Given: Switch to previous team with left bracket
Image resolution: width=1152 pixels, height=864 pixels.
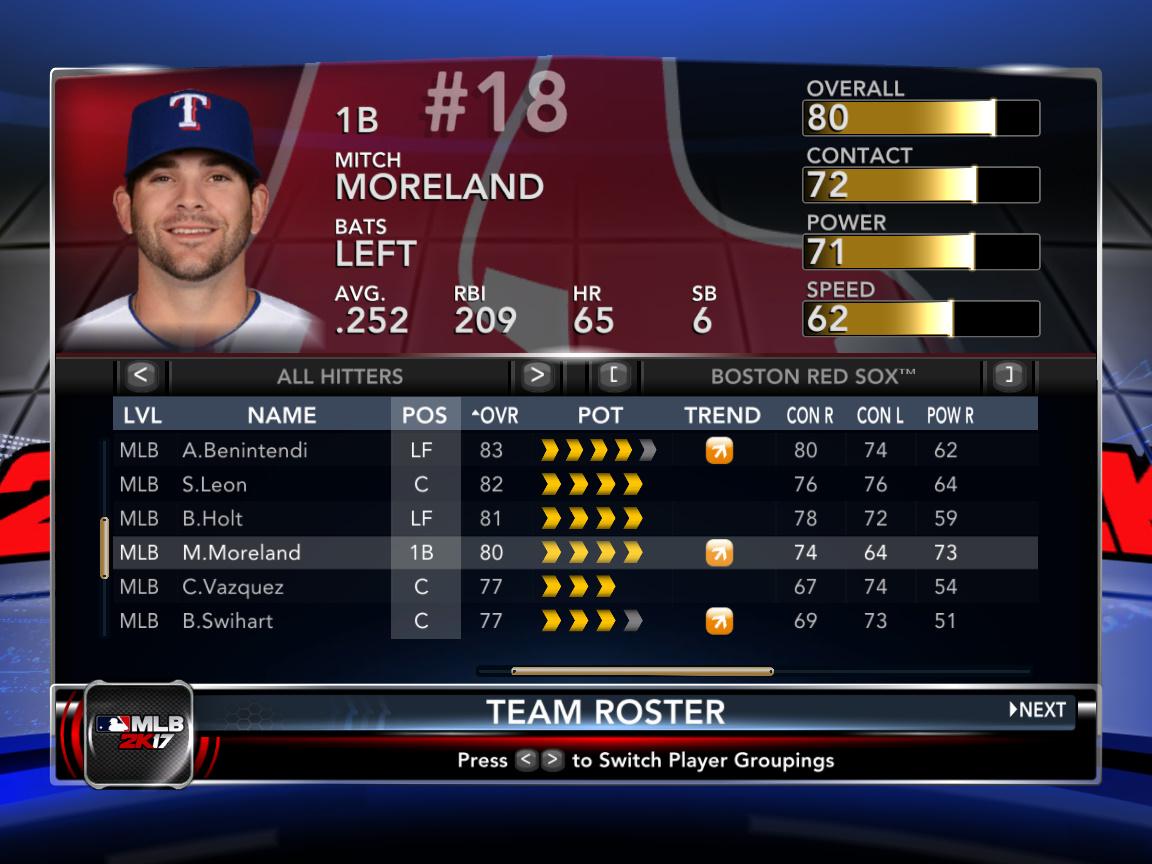Looking at the screenshot, I should point(614,376).
